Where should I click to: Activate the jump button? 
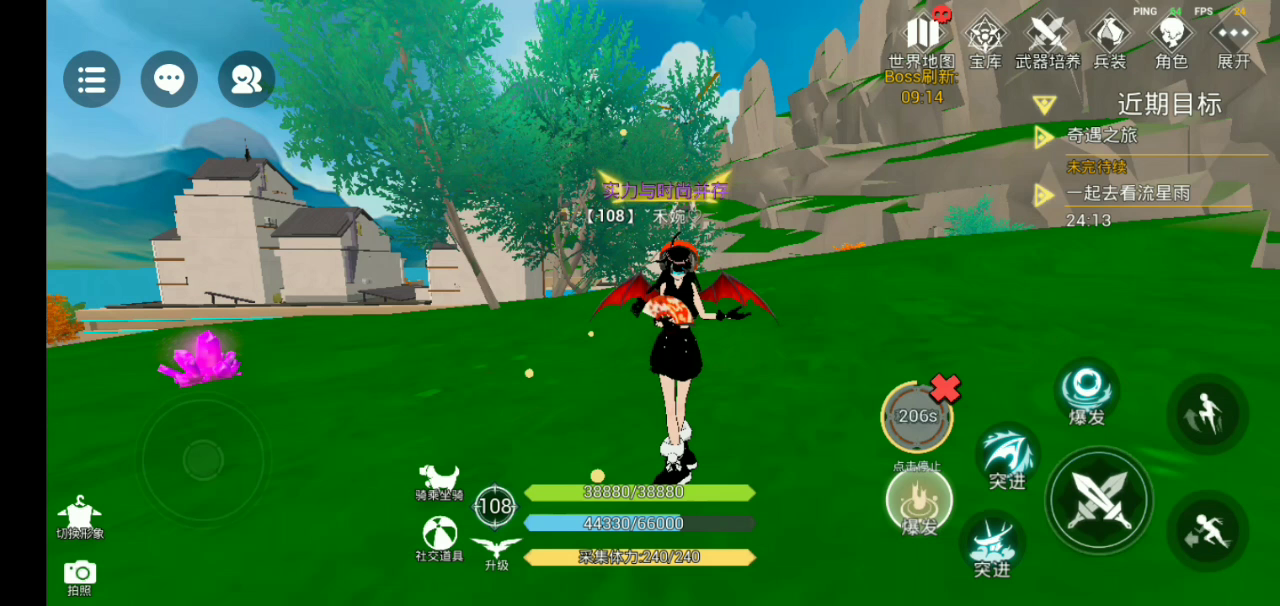click(1208, 414)
